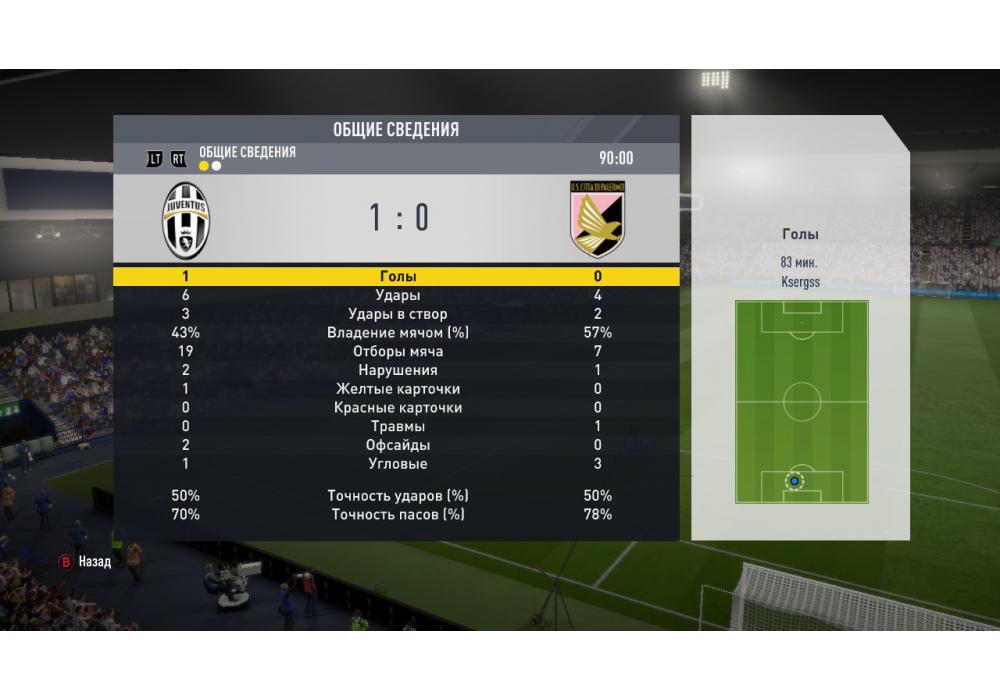Choose the Удары в створ row
The width and height of the screenshot is (1000, 700).
tap(397, 314)
